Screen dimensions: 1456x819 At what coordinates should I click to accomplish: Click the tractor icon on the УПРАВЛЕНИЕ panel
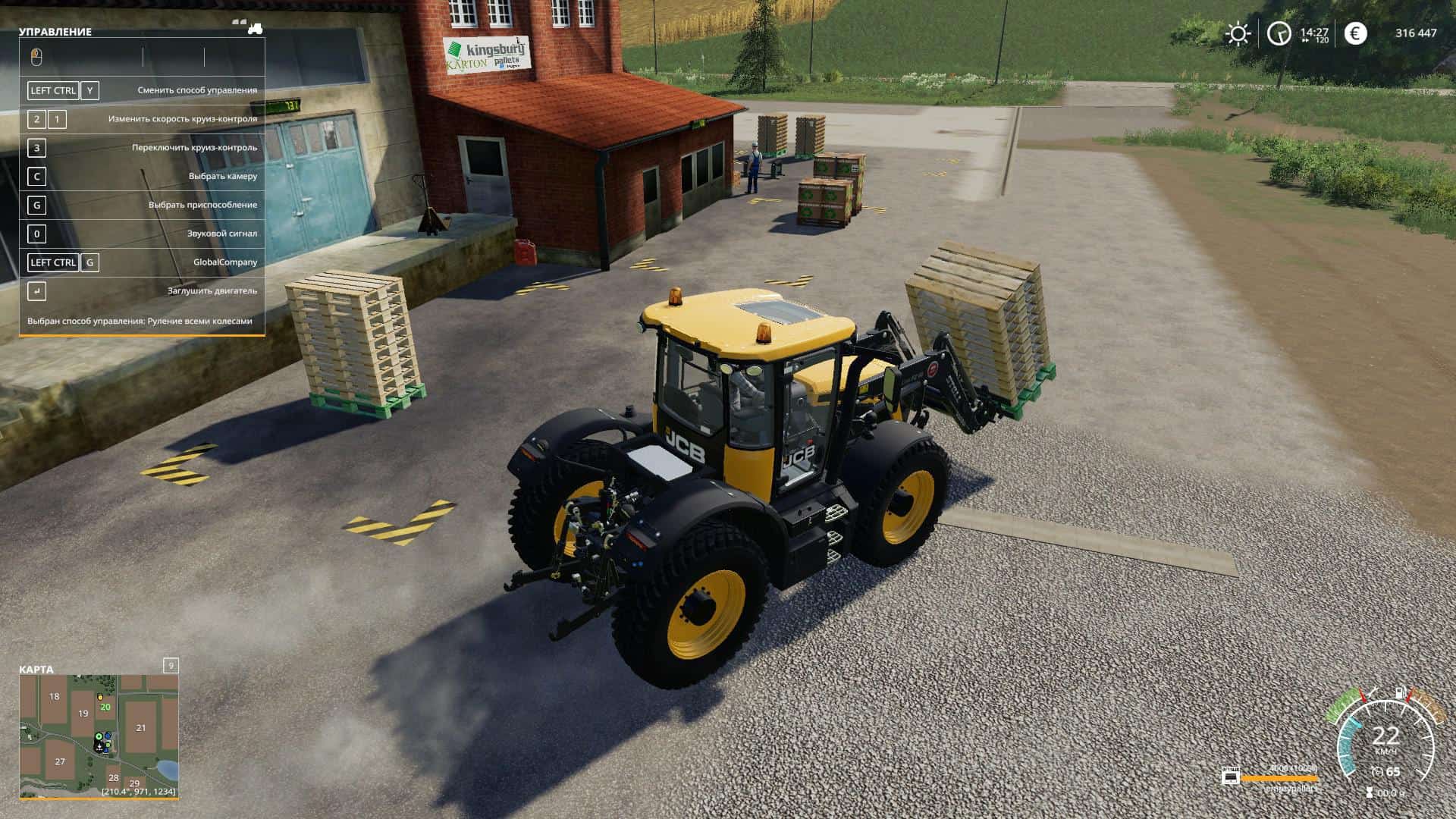coord(256,30)
